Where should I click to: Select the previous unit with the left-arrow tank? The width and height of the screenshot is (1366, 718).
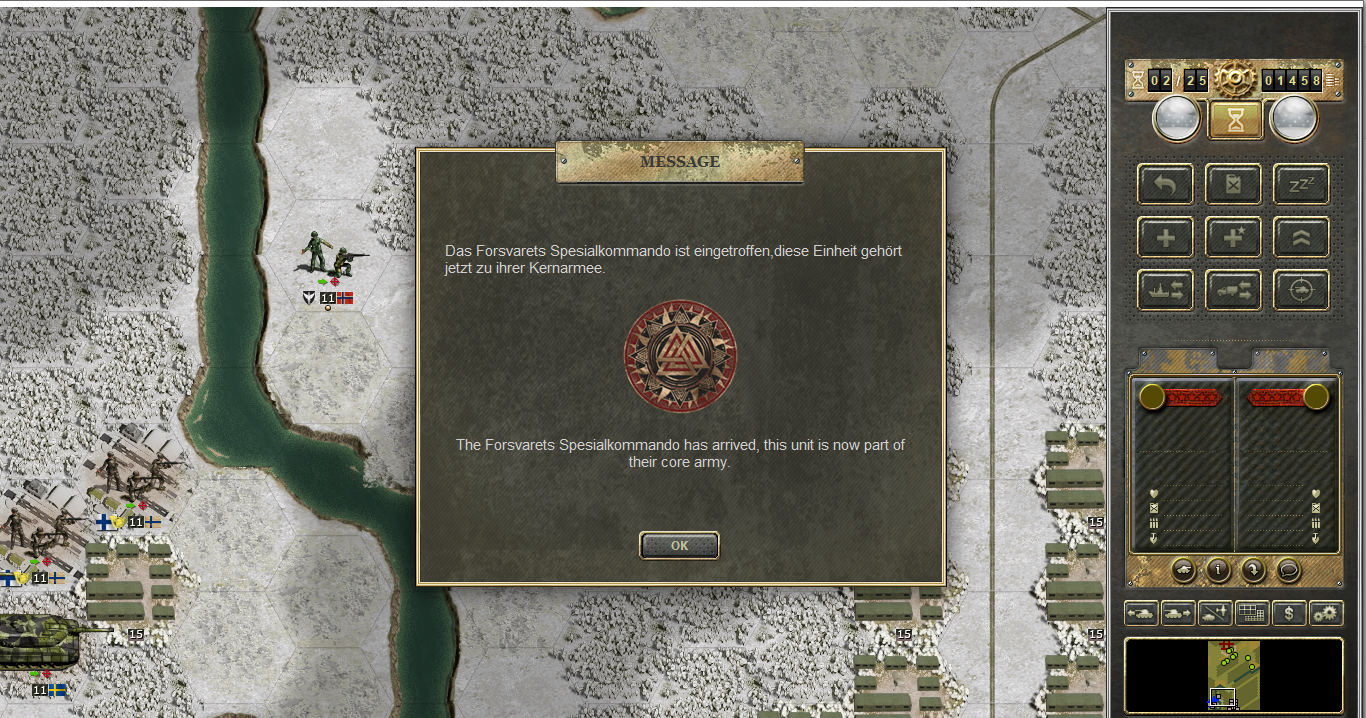pos(1141,613)
